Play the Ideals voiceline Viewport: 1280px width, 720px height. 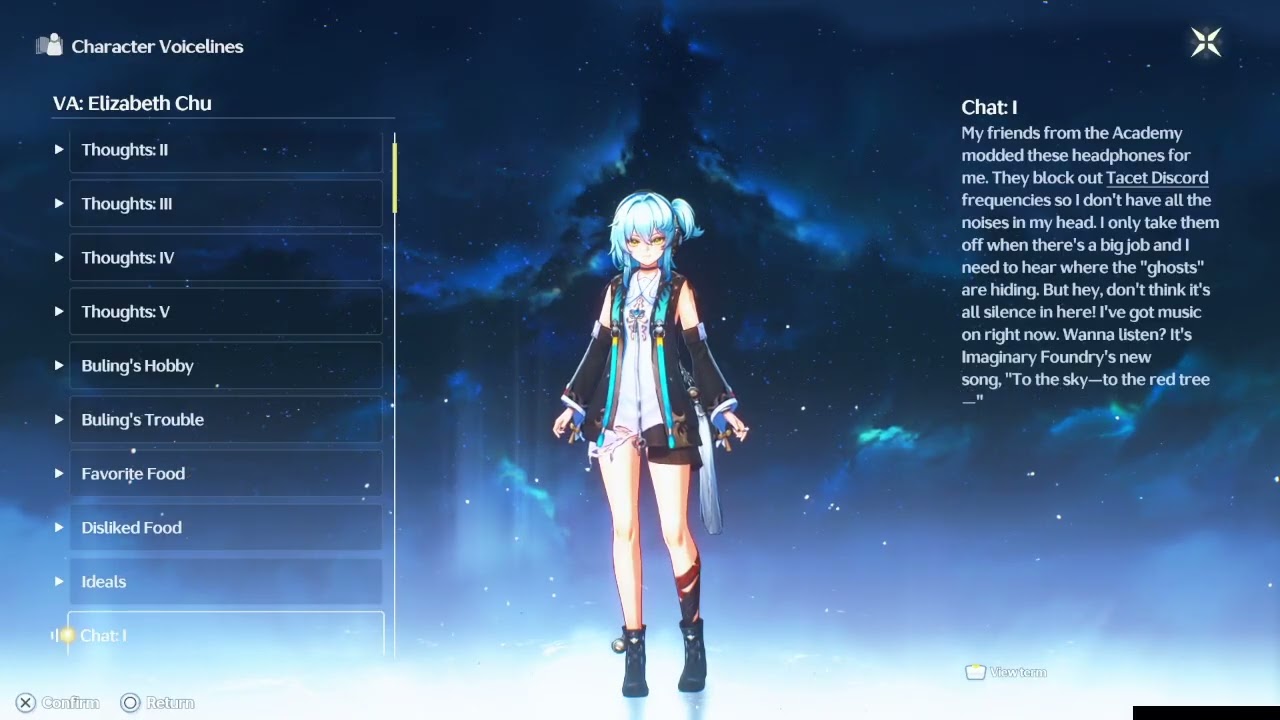225,582
